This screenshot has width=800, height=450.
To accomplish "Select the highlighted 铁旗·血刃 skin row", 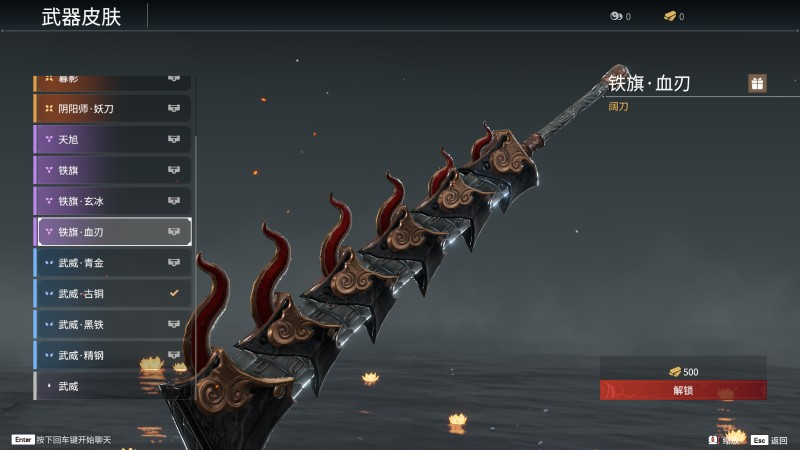I will (x=113, y=232).
